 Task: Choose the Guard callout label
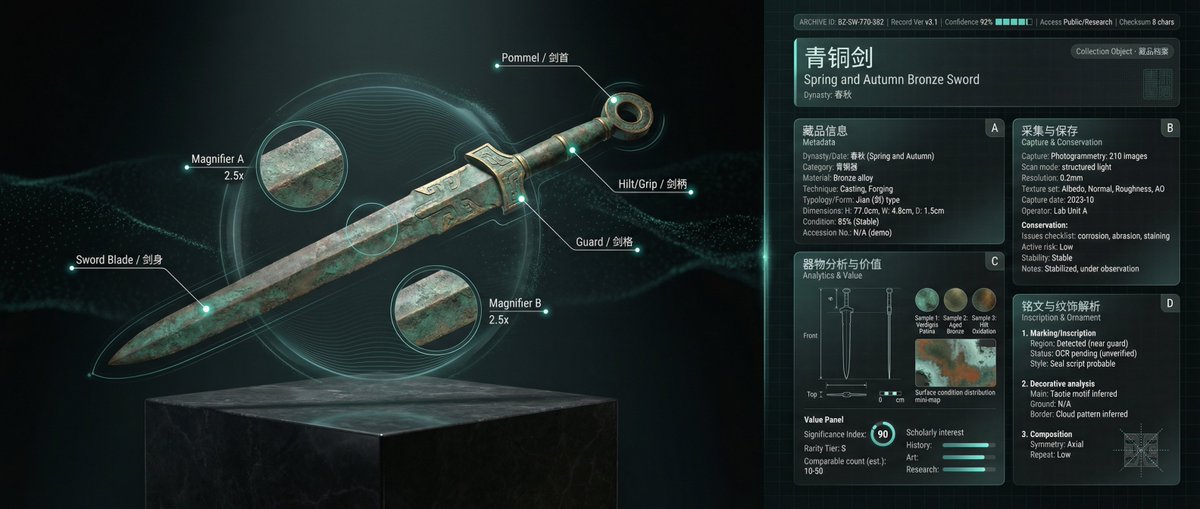pyautogui.click(x=603, y=242)
